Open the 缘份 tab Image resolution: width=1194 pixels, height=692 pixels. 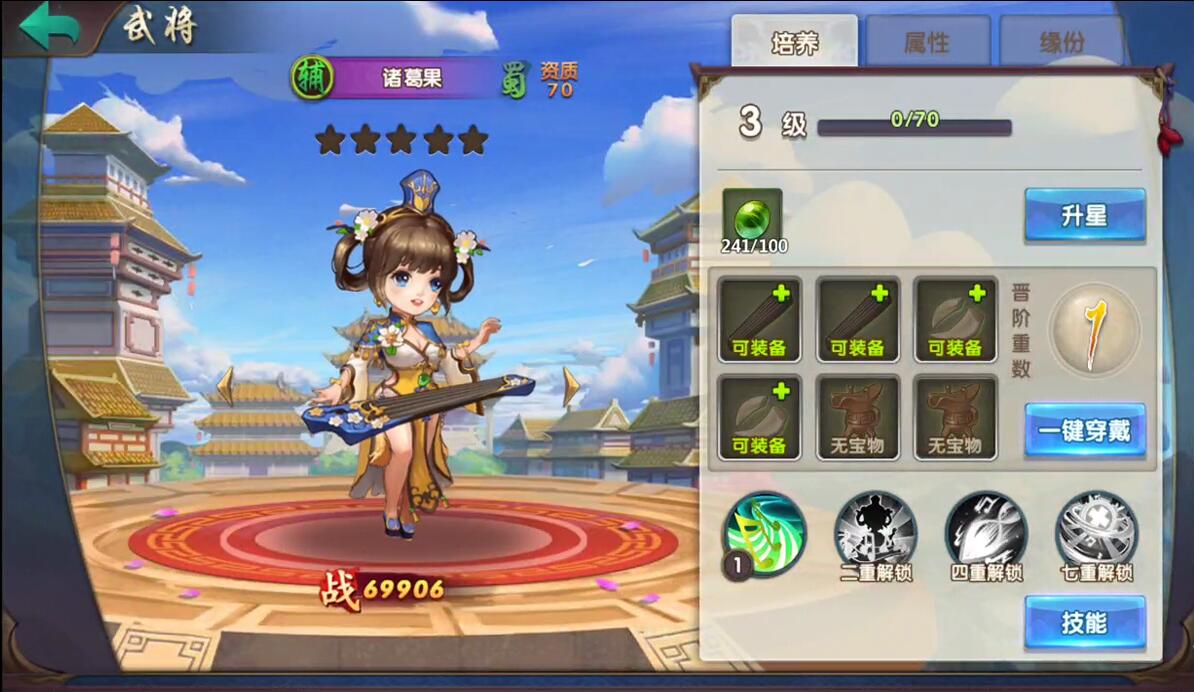click(1062, 42)
